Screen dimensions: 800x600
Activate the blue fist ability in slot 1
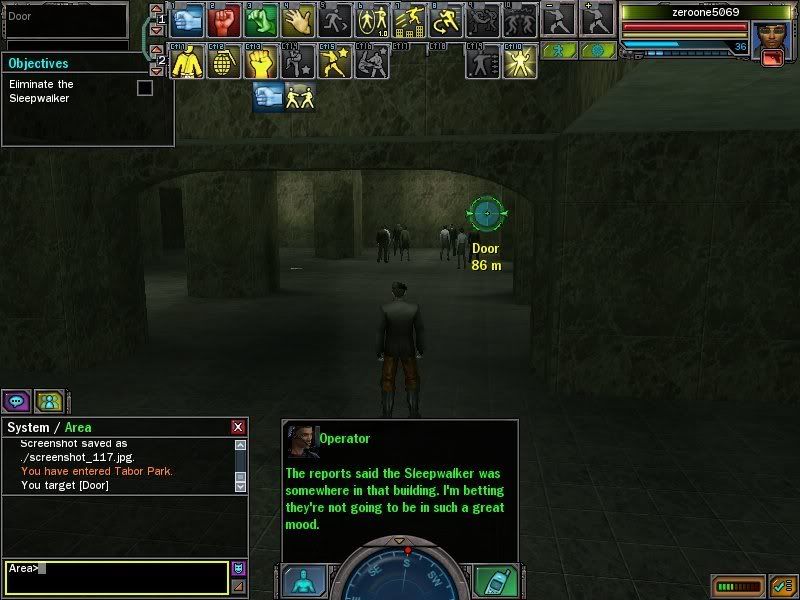click(190, 20)
